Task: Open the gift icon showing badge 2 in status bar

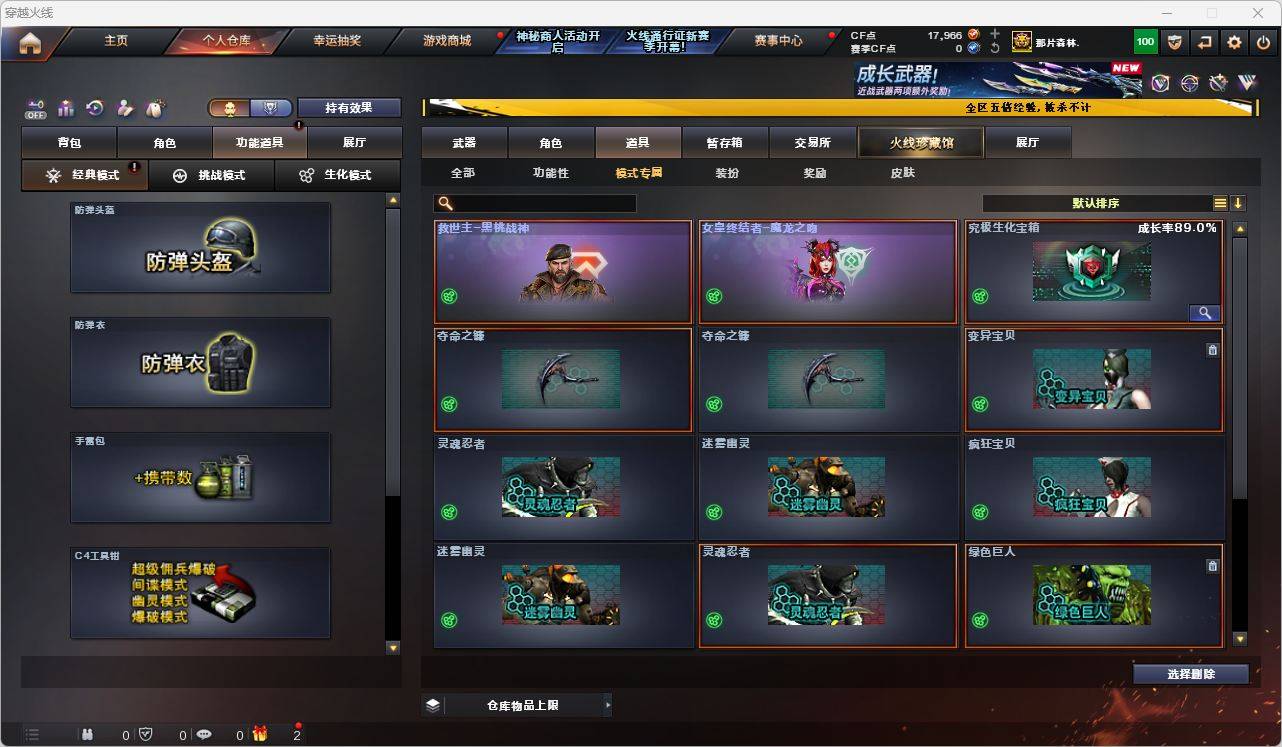Action: click(x=259, y=731)
